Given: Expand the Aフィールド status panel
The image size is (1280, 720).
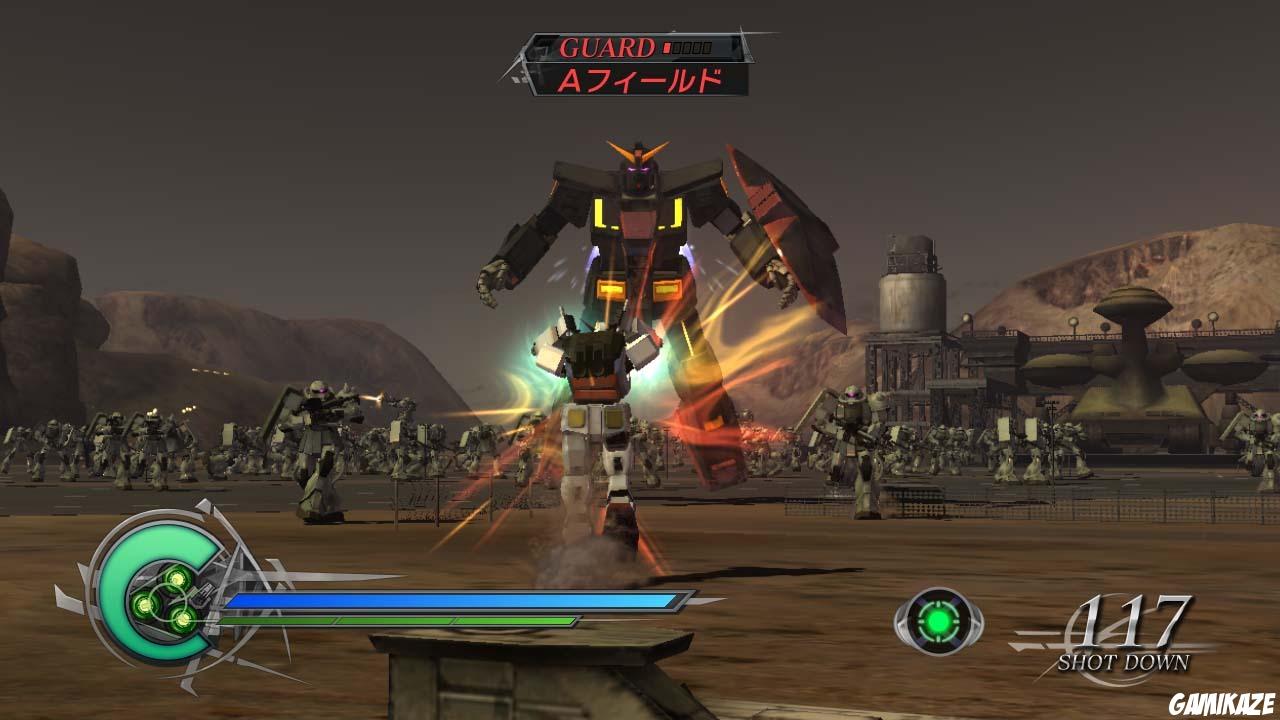Looking at the screenshot, I should [642, 80].
